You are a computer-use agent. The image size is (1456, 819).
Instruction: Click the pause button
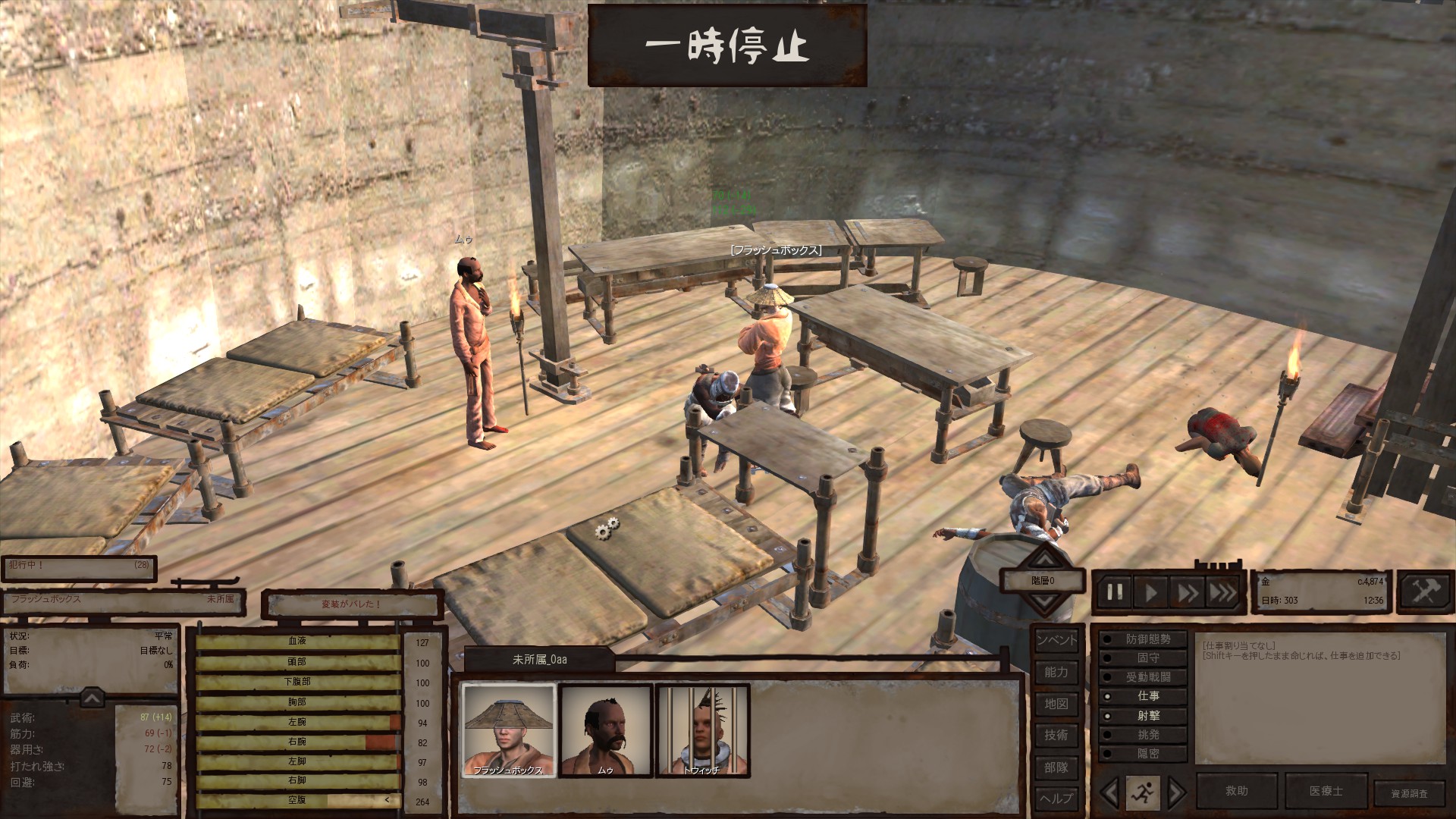pyautogui.click(x=1115, y=592)
